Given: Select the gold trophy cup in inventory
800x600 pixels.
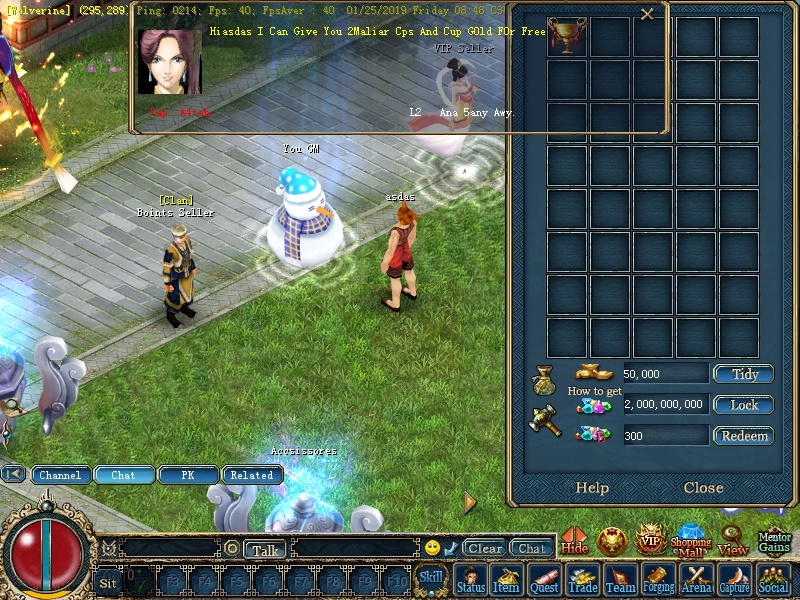Looking at the screenshot, I should (567, 37).
